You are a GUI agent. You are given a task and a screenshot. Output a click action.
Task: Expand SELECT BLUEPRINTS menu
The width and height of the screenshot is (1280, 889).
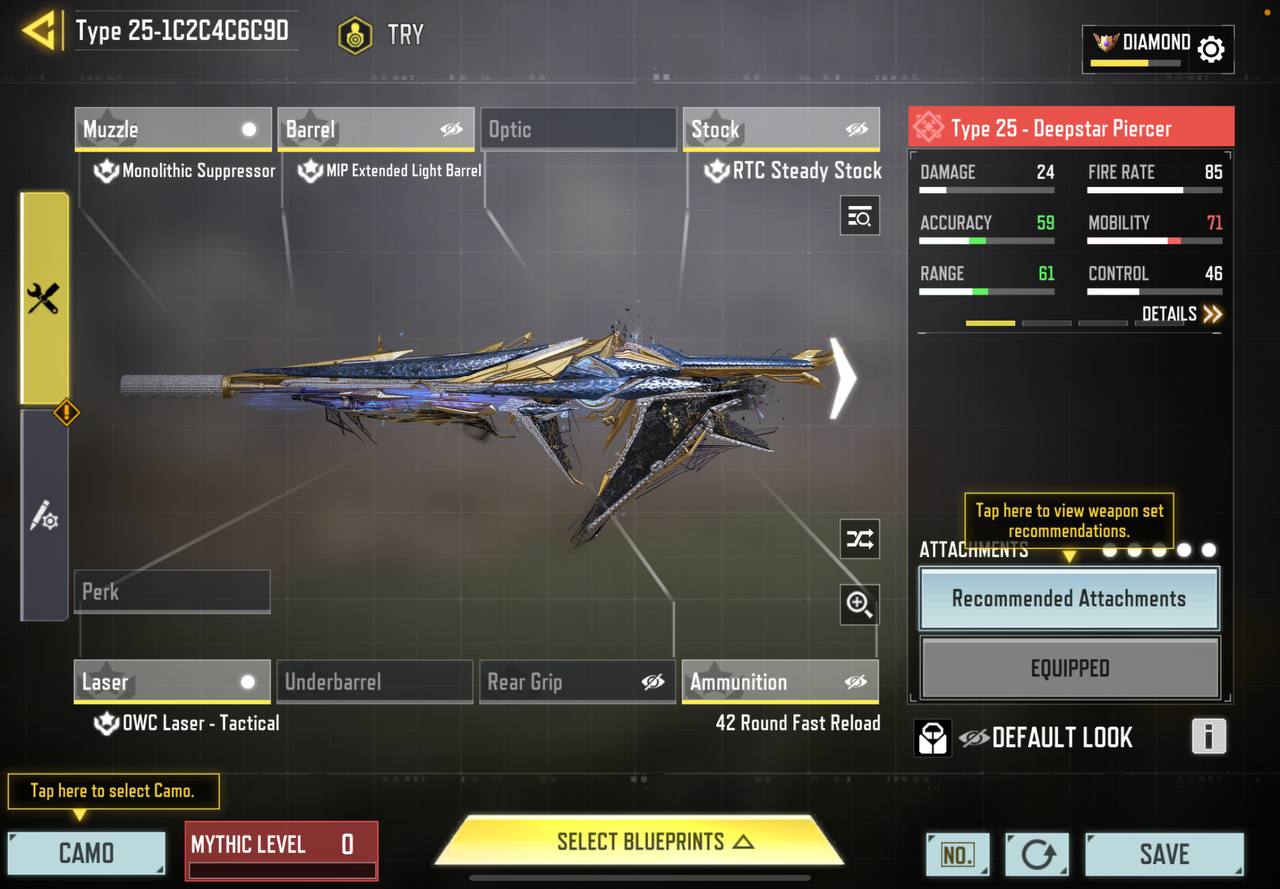[640, 842]
